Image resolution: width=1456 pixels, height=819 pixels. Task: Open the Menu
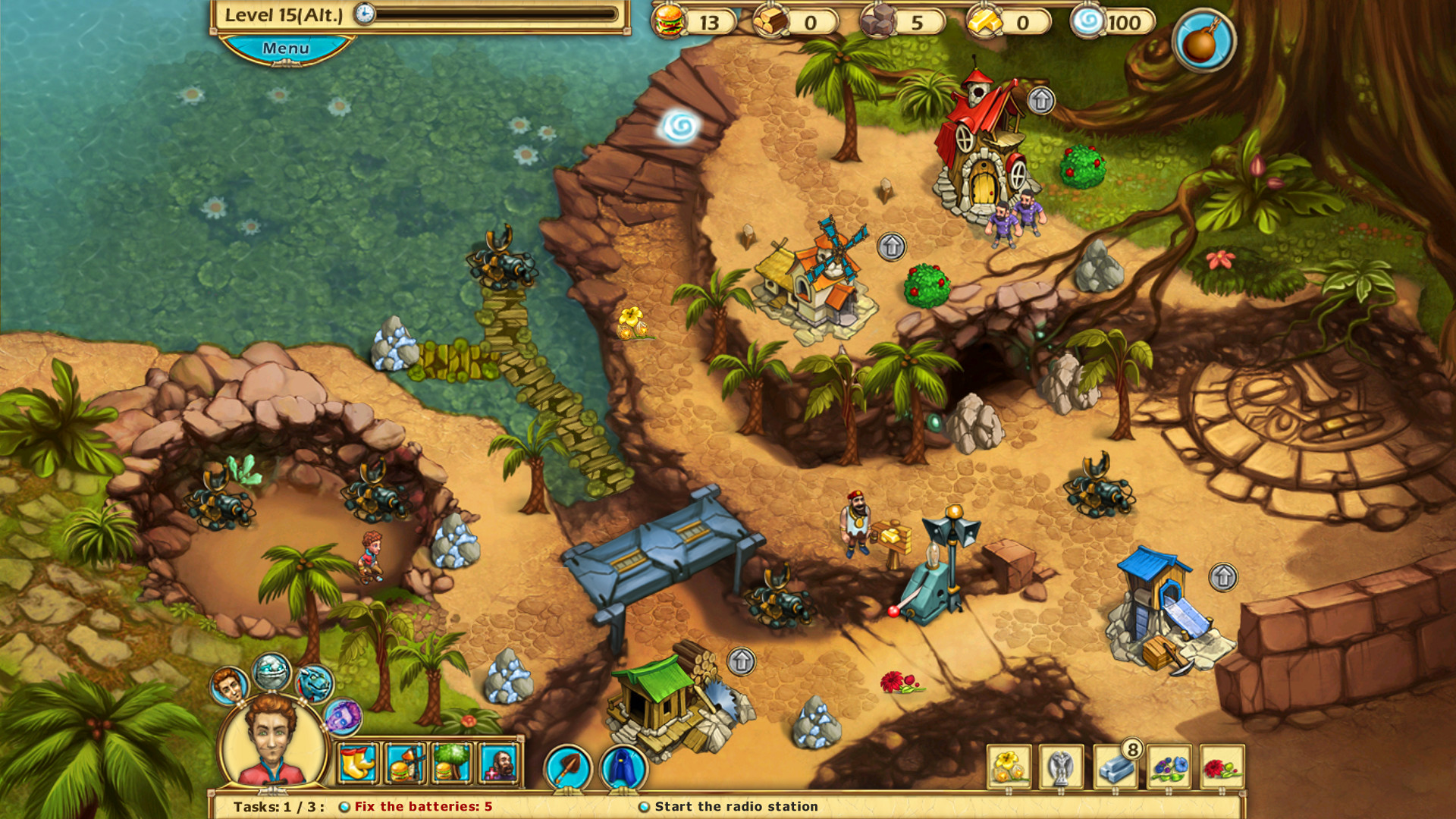(x=284, y=48)
